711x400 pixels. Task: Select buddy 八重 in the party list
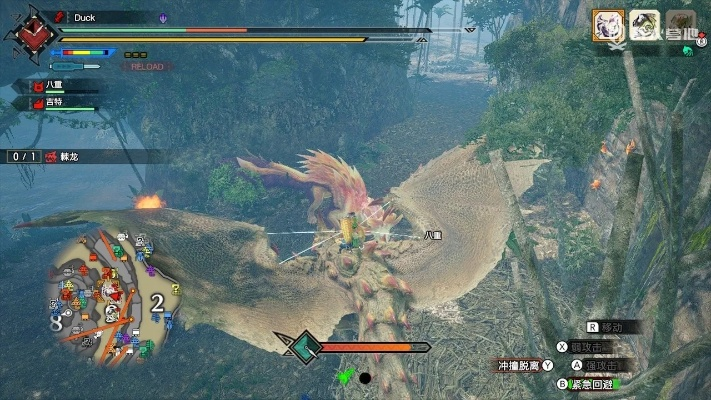tap(55, 88)
